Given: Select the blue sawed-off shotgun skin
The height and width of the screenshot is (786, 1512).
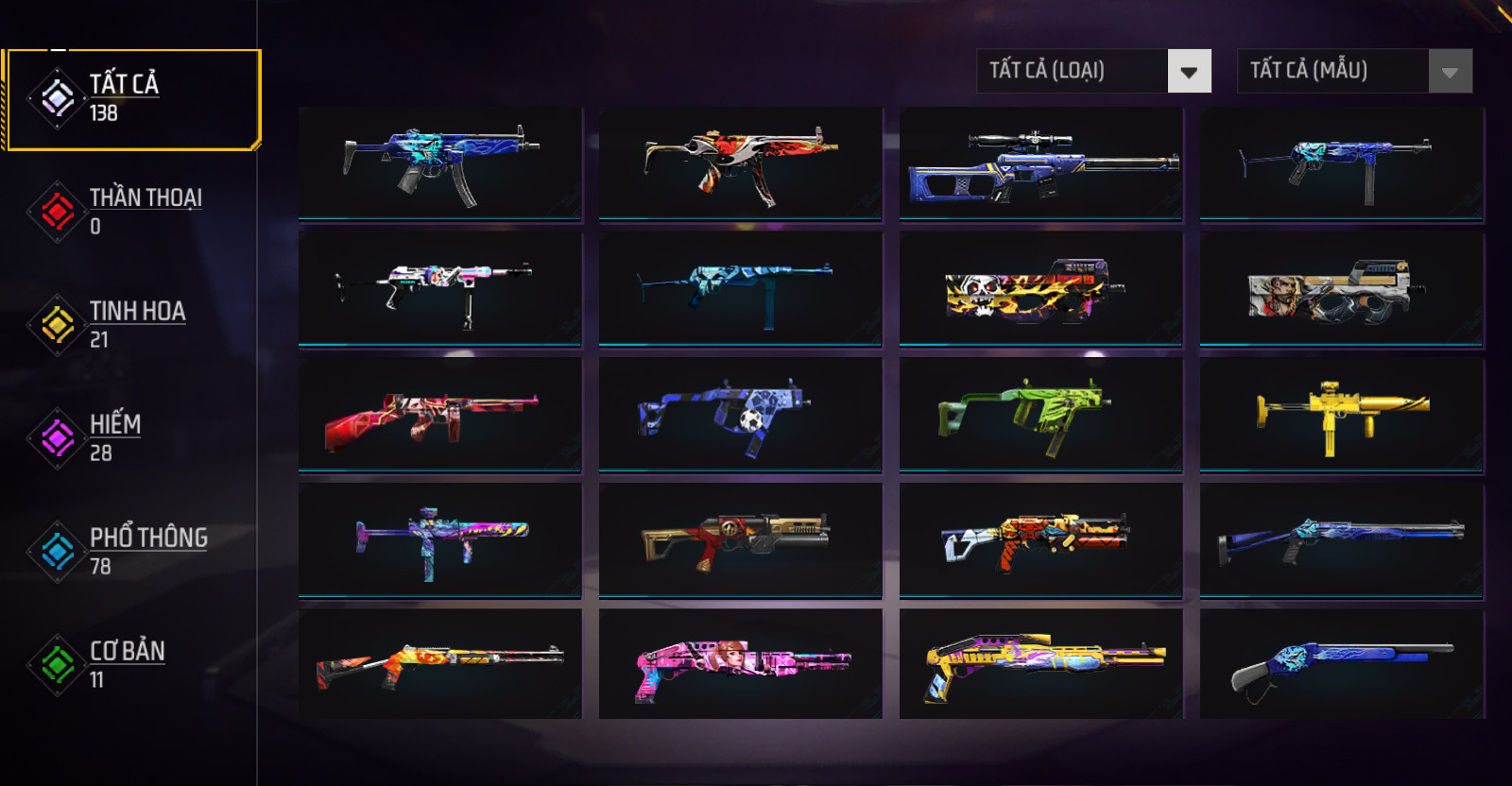Looking at the screenshot, I should point(1341,665).
